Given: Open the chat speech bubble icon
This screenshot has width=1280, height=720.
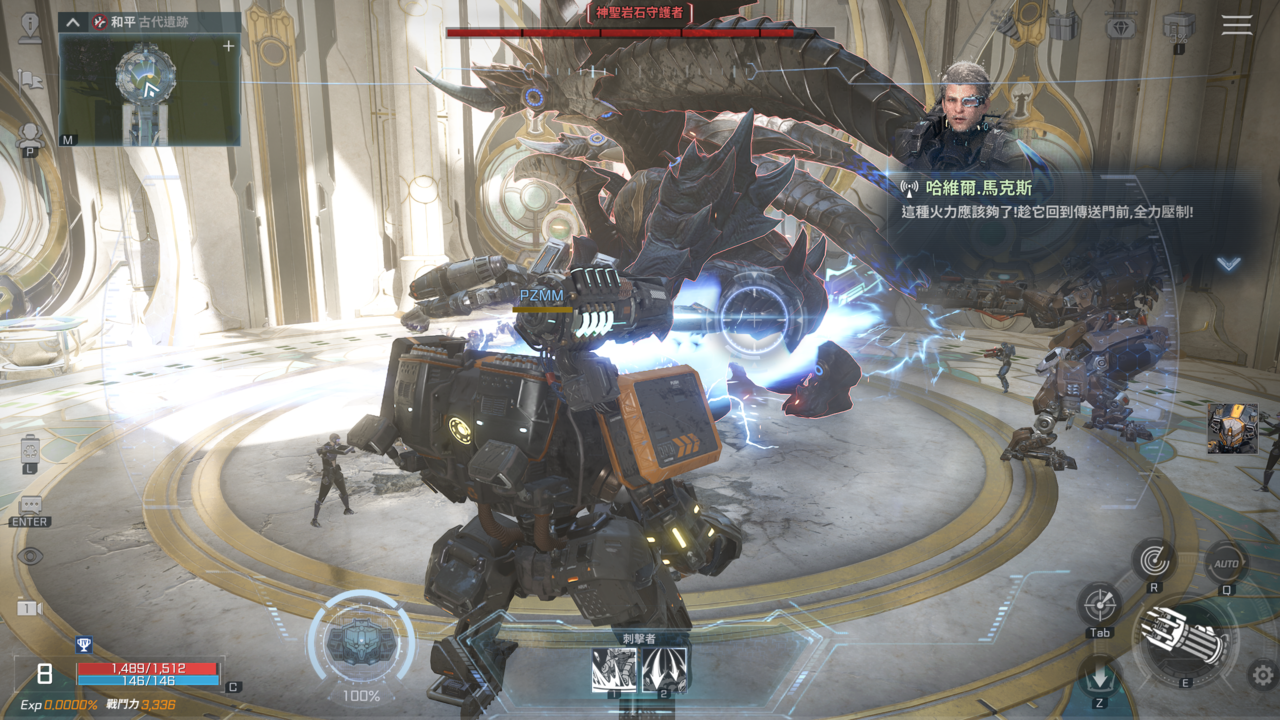Looking at the screenshot, I should coord(30,506).
